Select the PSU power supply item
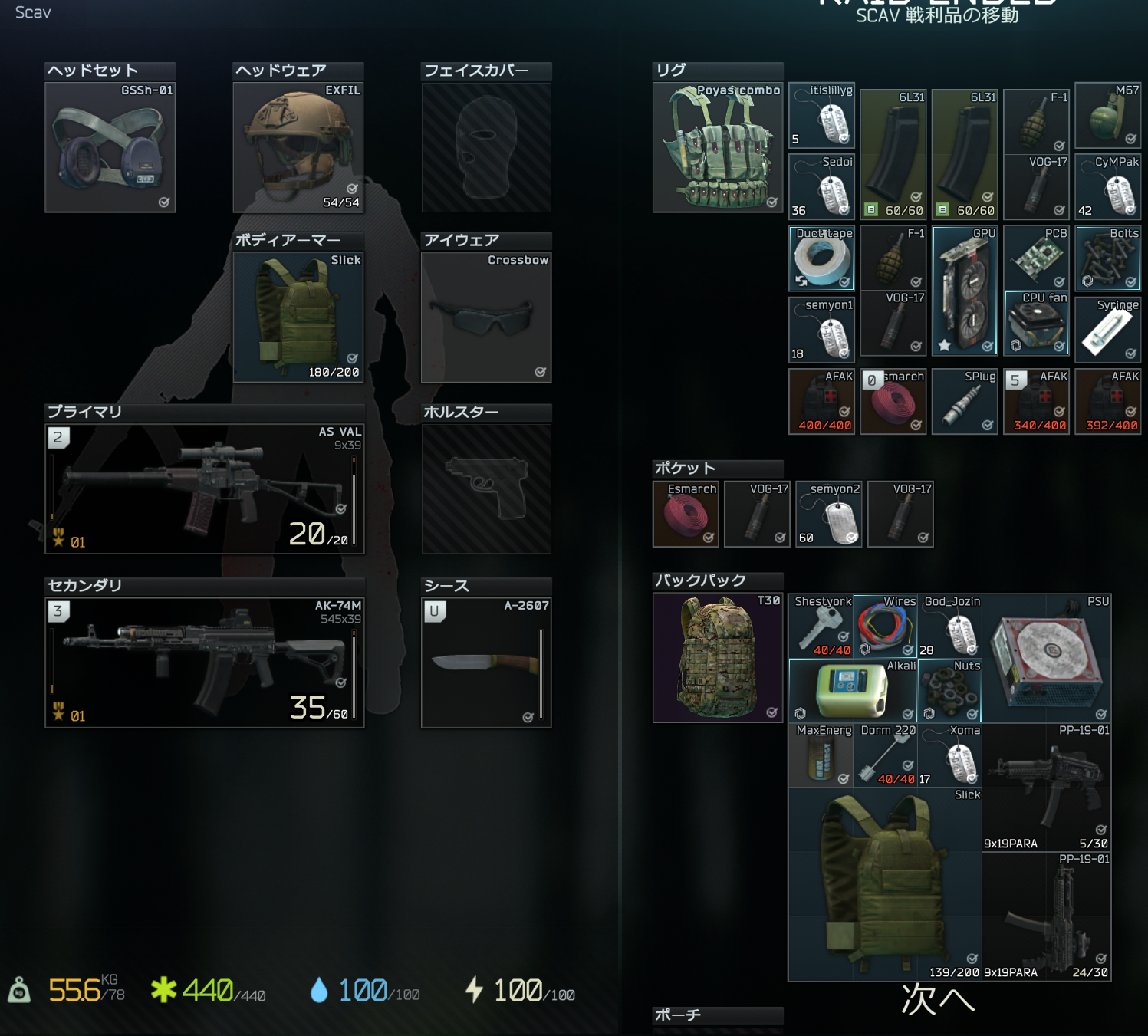 1046,658
